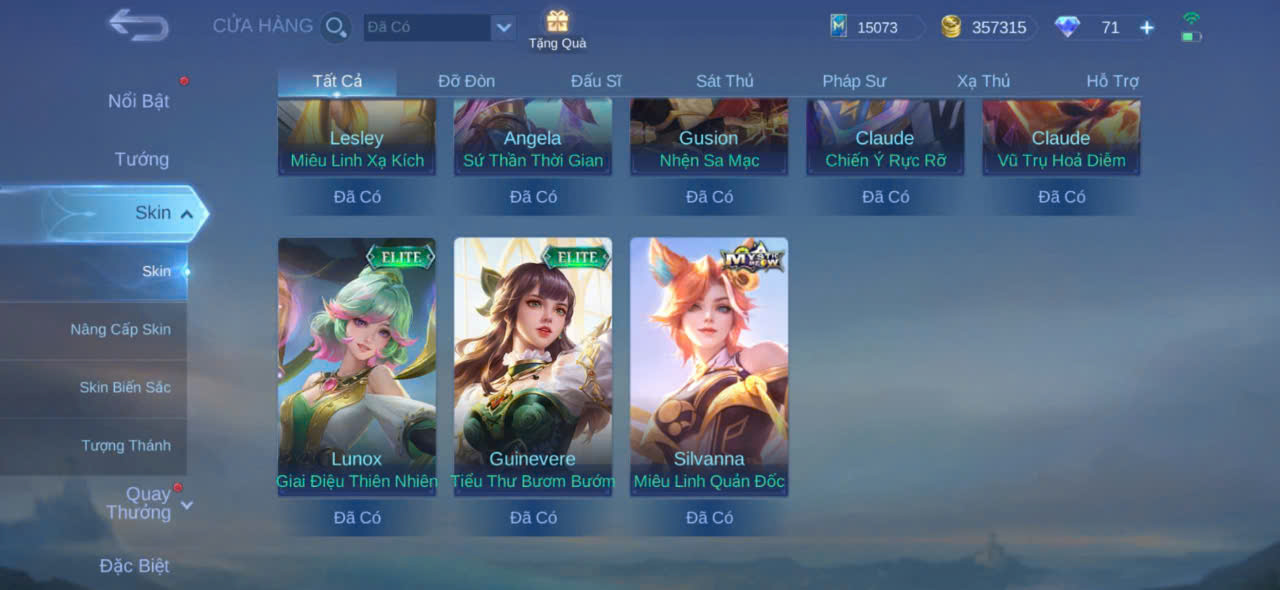Switch to the Đấu Sĩ tab
1280x590 pixels.
tap(596, 81)
